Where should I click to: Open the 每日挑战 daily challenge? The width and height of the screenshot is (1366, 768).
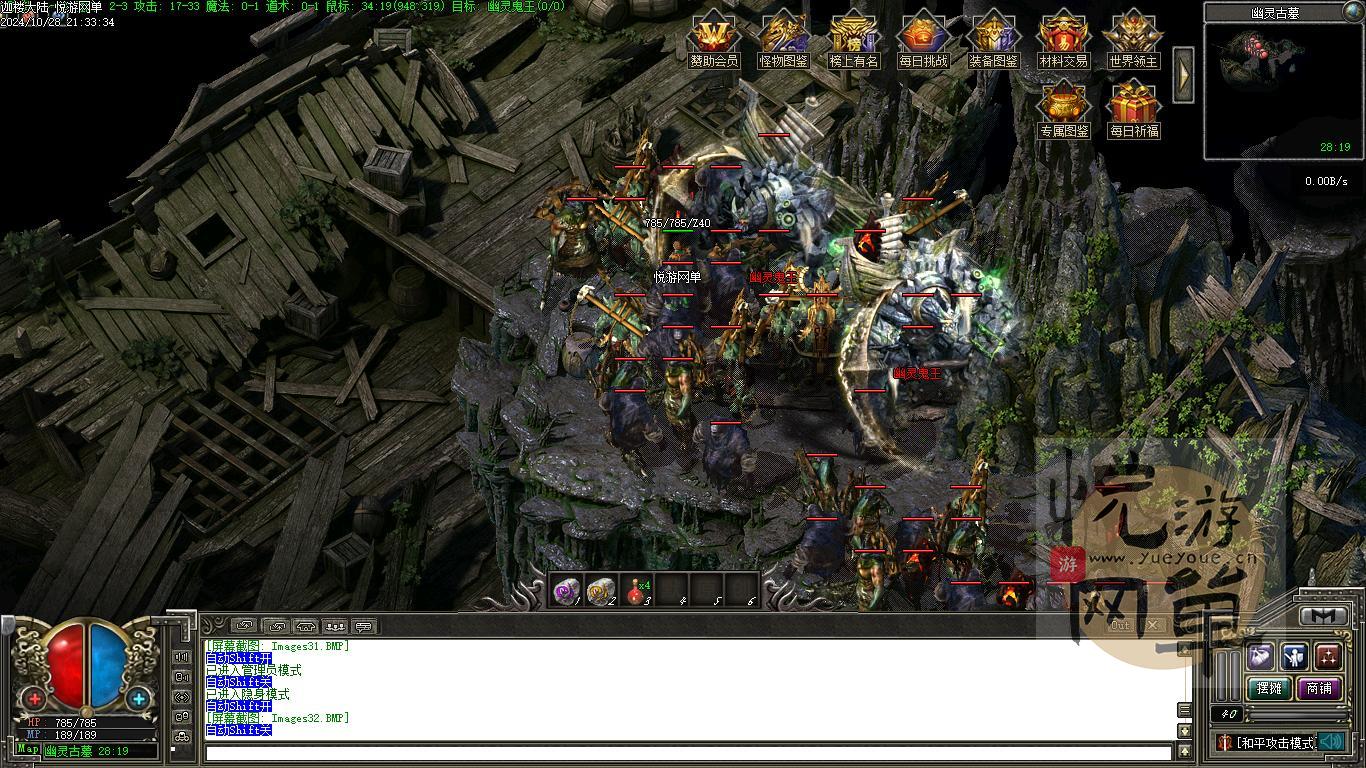(922, 40)
